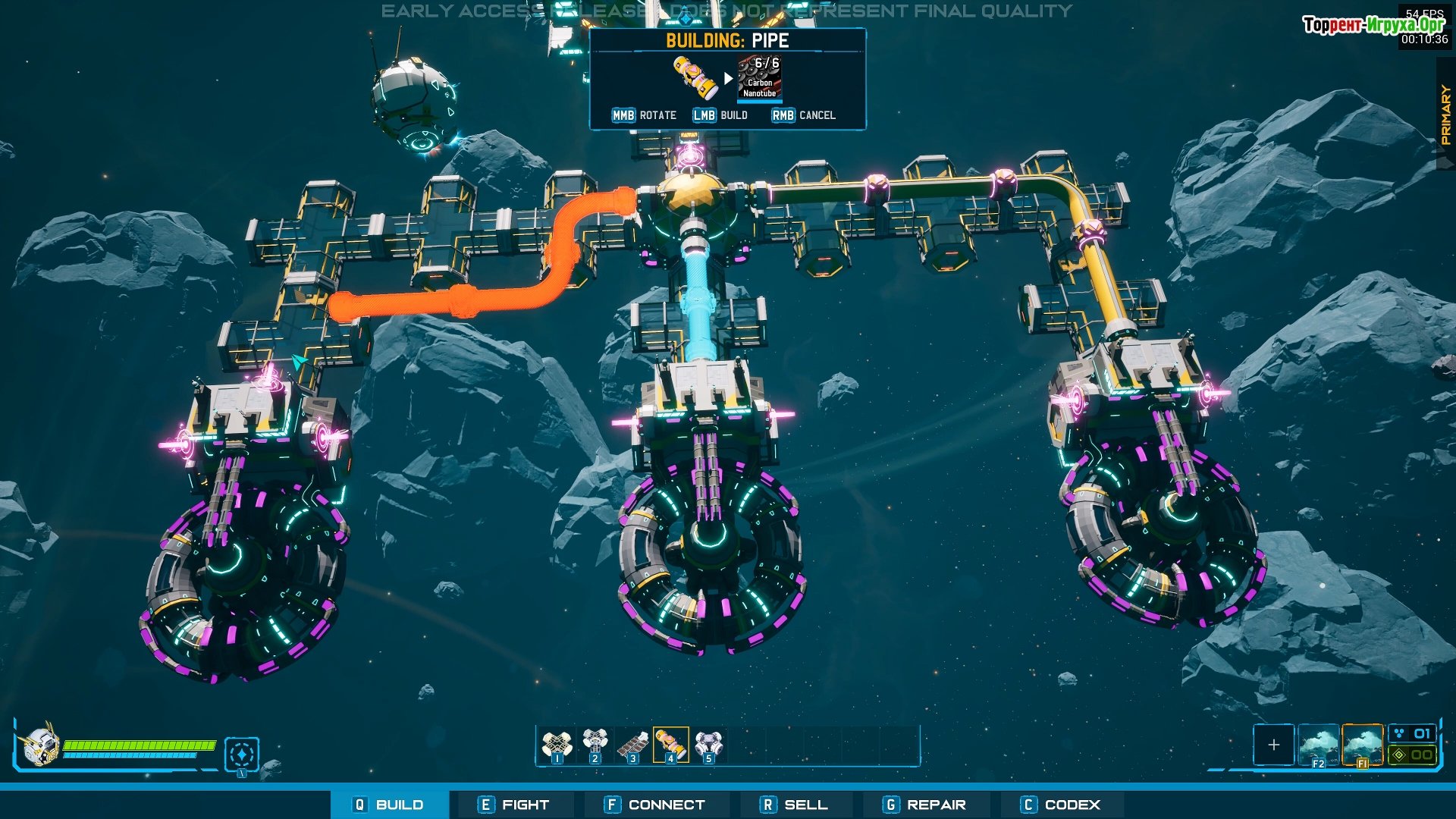Open the Codex tab
This screenshot has height=819, width=1456.
[x=1060, y=805]
